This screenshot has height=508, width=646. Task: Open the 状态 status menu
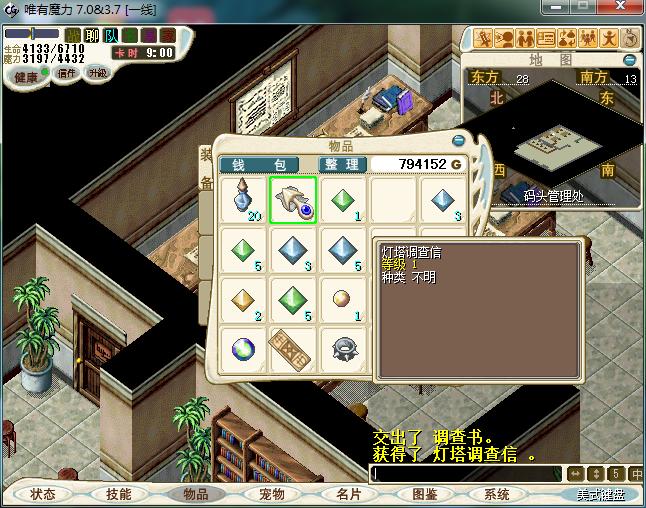point(43,494)
